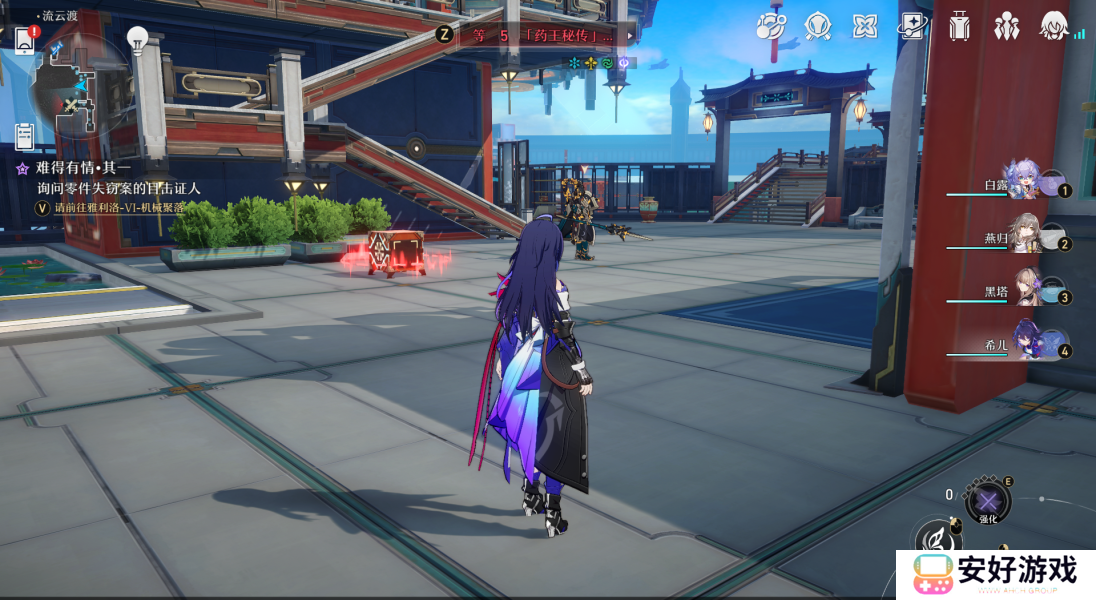The image size is (1096, 600).
Task: Click the lightbulb hint icon
Action: 138,40
